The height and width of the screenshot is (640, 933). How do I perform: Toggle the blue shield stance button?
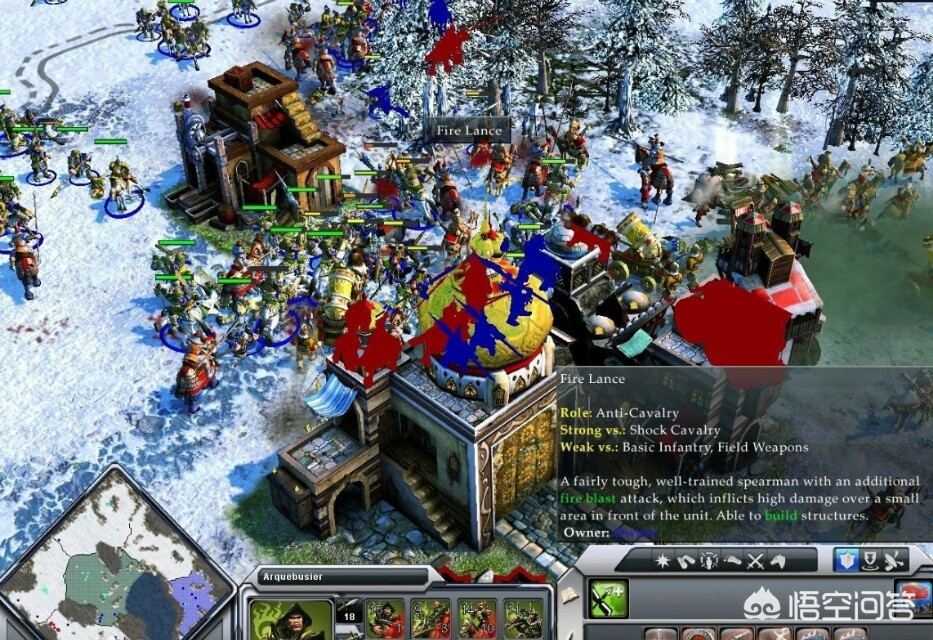click(x=846, y=560)
